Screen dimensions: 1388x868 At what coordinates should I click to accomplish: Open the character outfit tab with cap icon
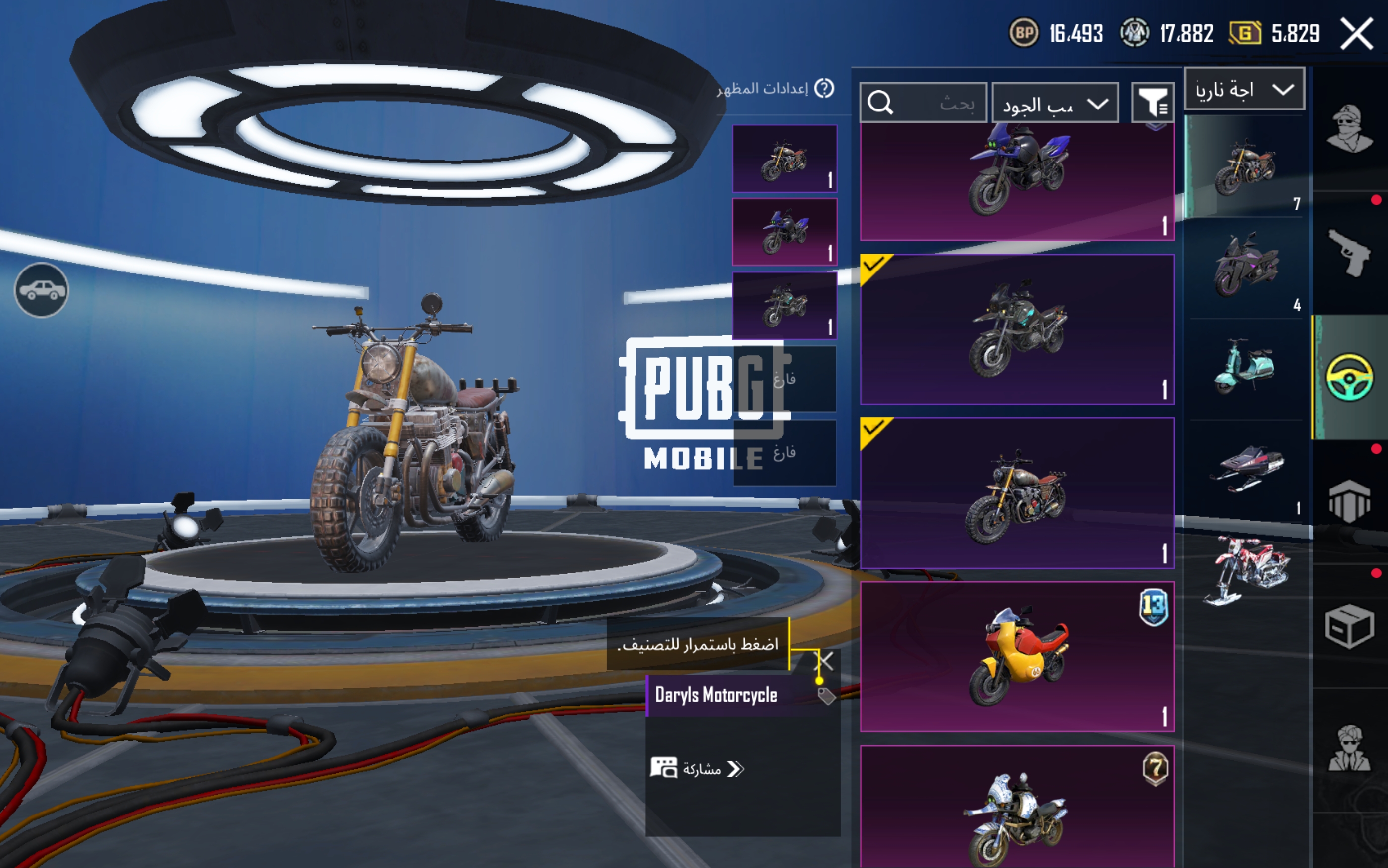pyautogui.click(x=1349, y=129)
